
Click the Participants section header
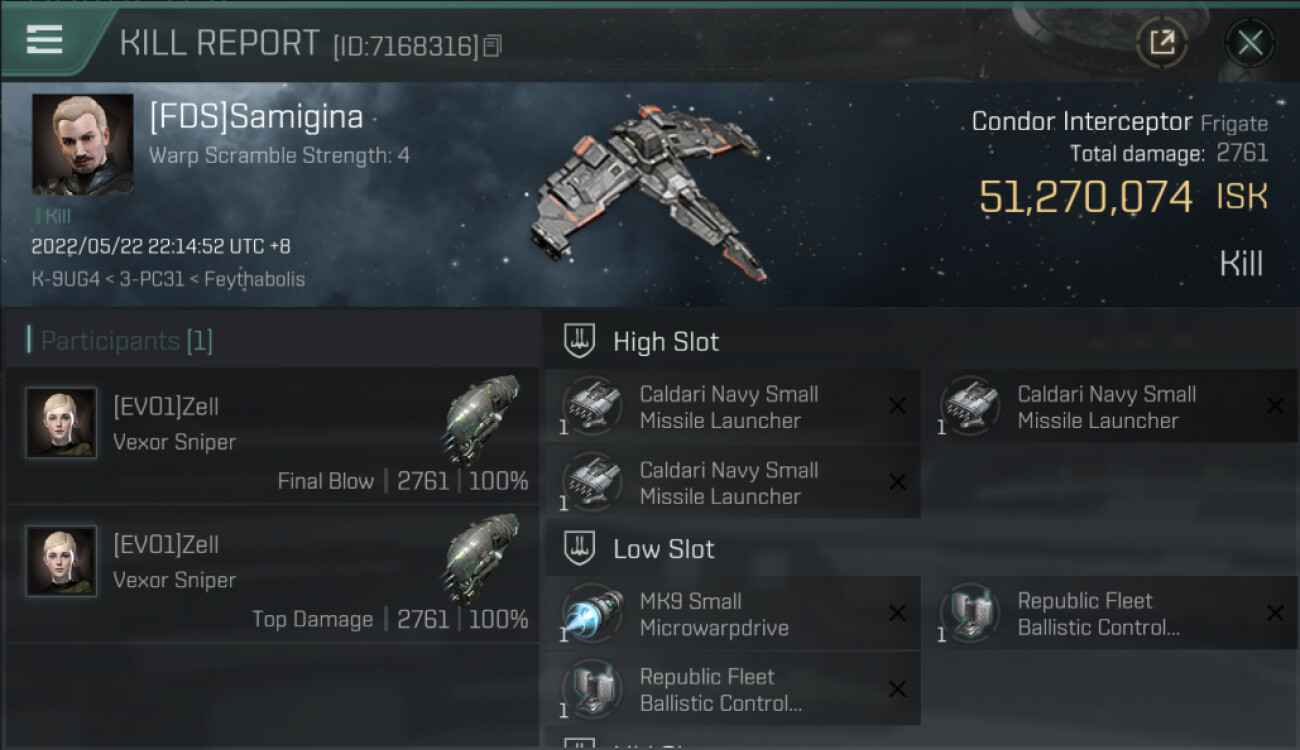(x=126, y=341)
